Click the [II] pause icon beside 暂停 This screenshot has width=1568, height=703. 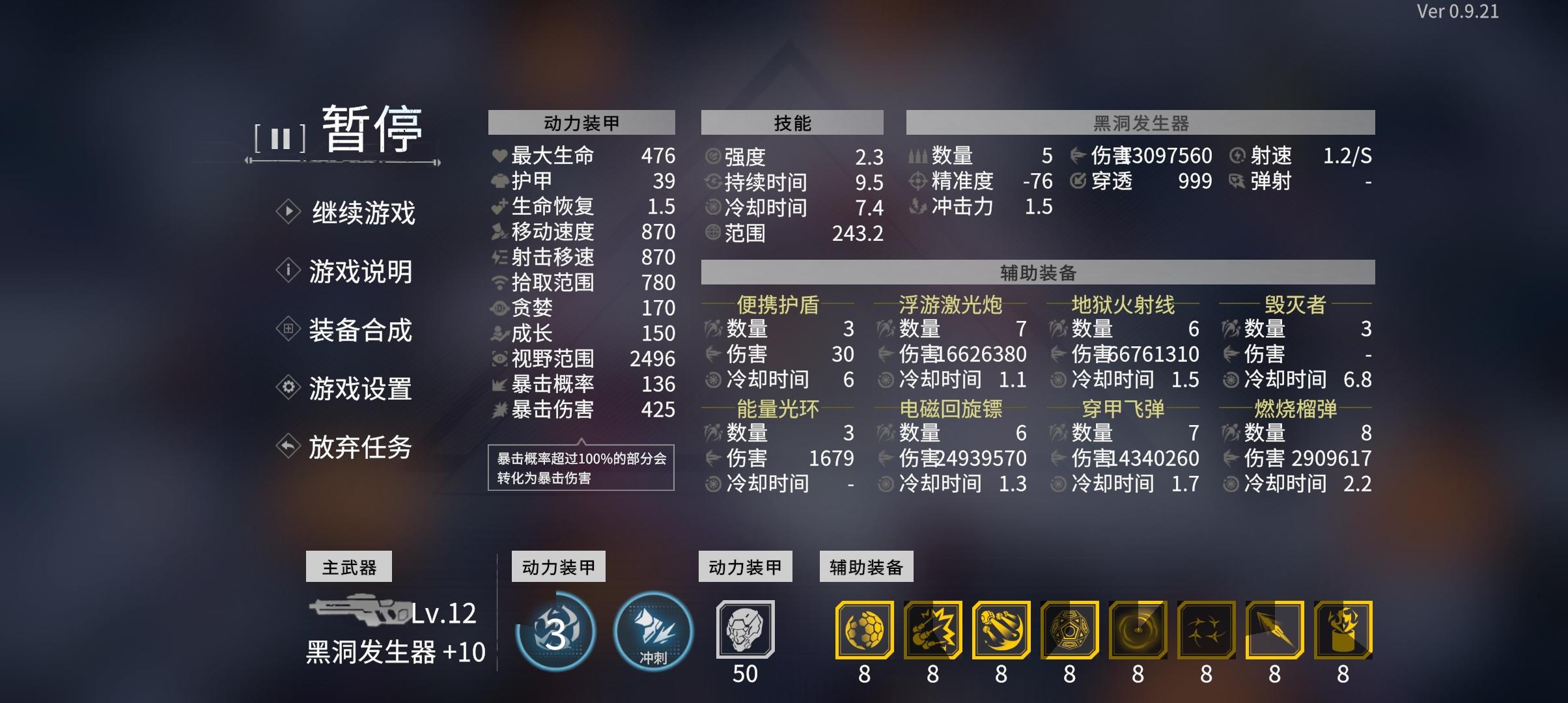[x=280, y=137]
